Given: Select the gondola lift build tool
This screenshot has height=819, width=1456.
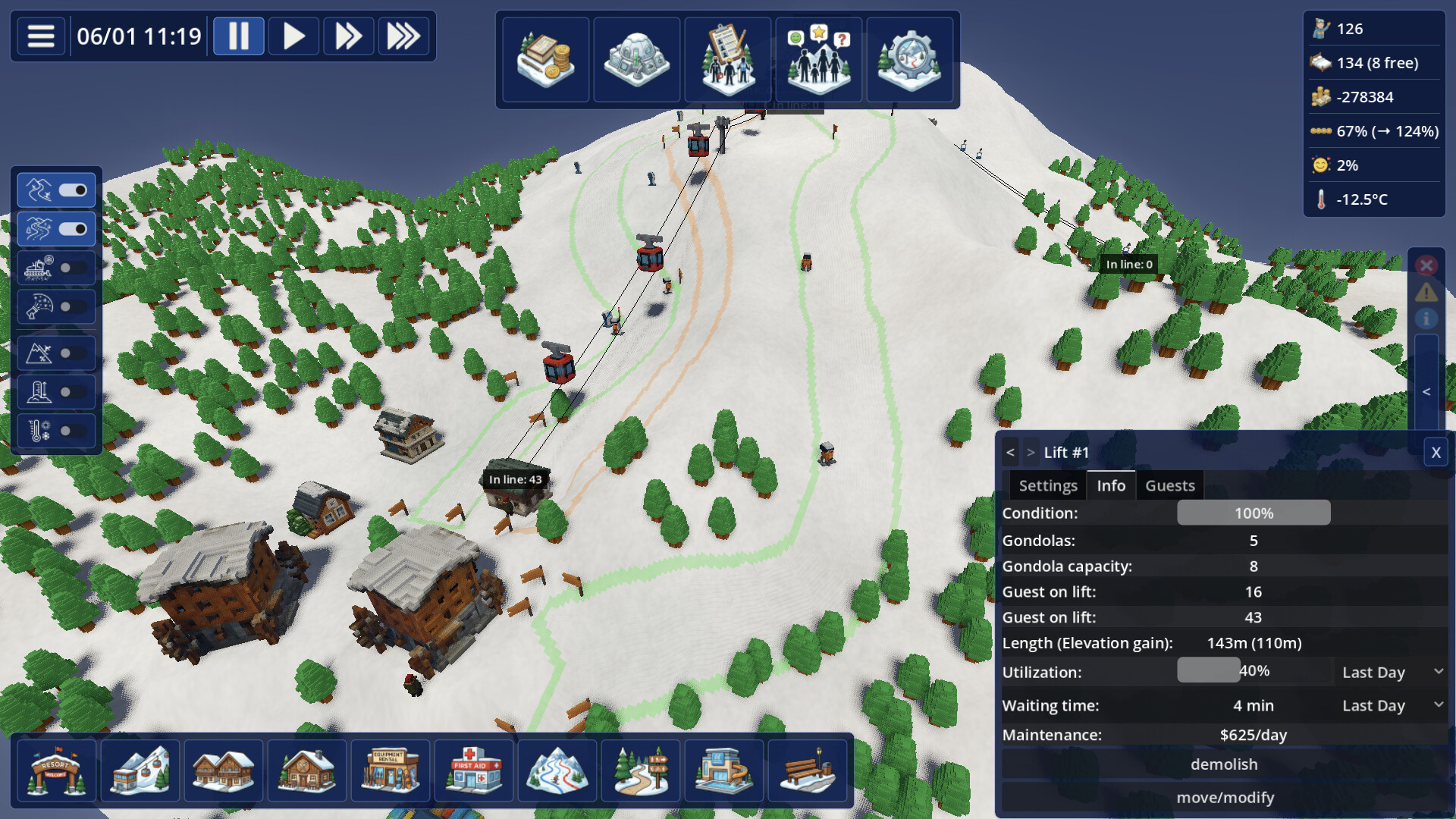Looking at the screenshot, I should (140, 770).
